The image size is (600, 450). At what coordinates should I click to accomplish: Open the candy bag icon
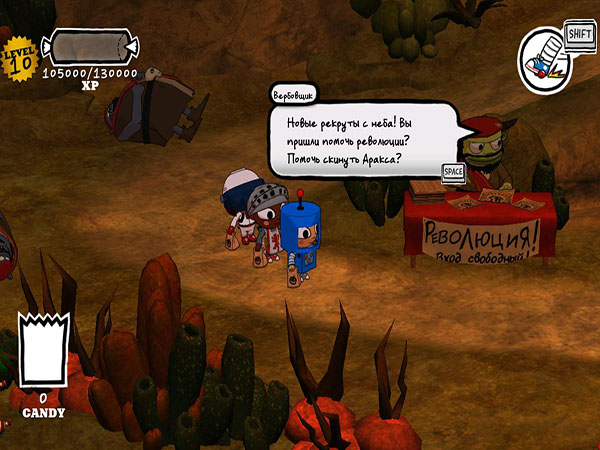point(44,351)
